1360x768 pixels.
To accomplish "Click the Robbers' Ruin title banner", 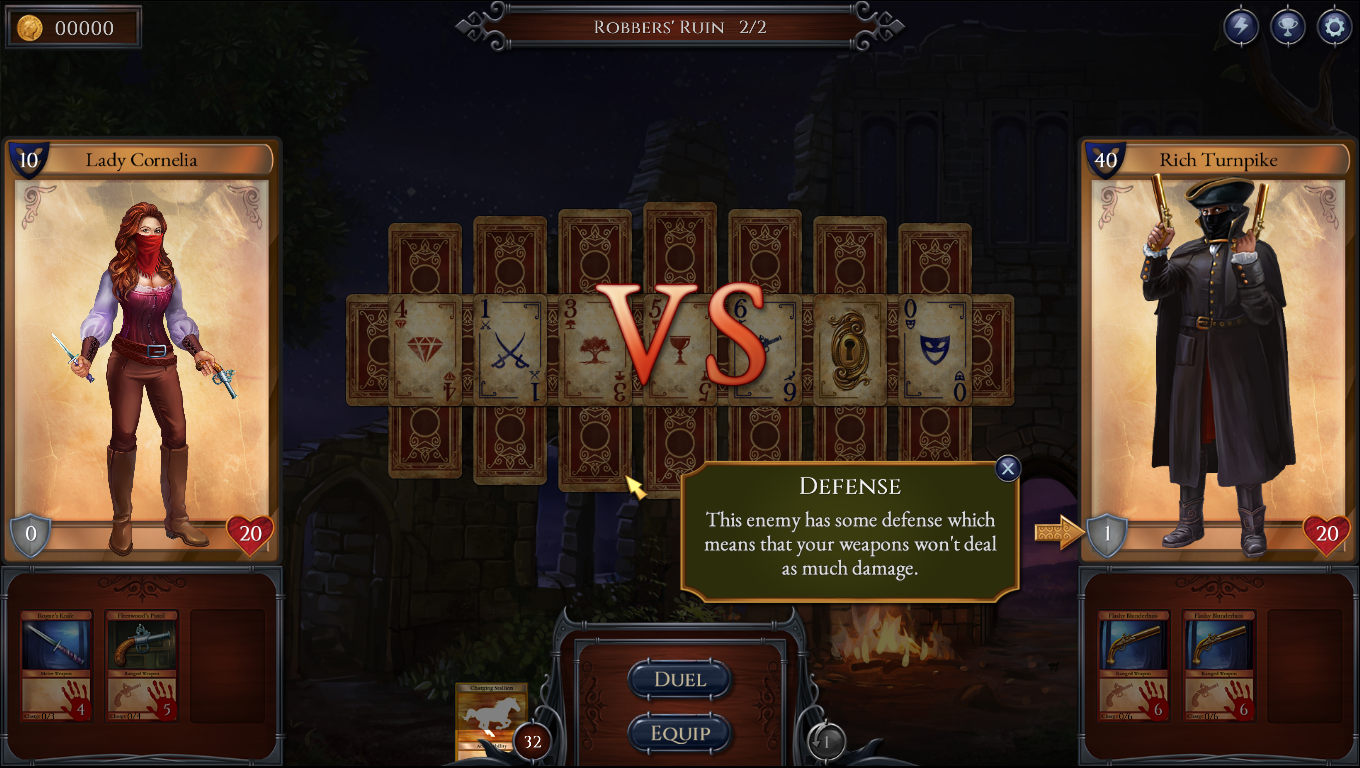I will click(680, 26).
